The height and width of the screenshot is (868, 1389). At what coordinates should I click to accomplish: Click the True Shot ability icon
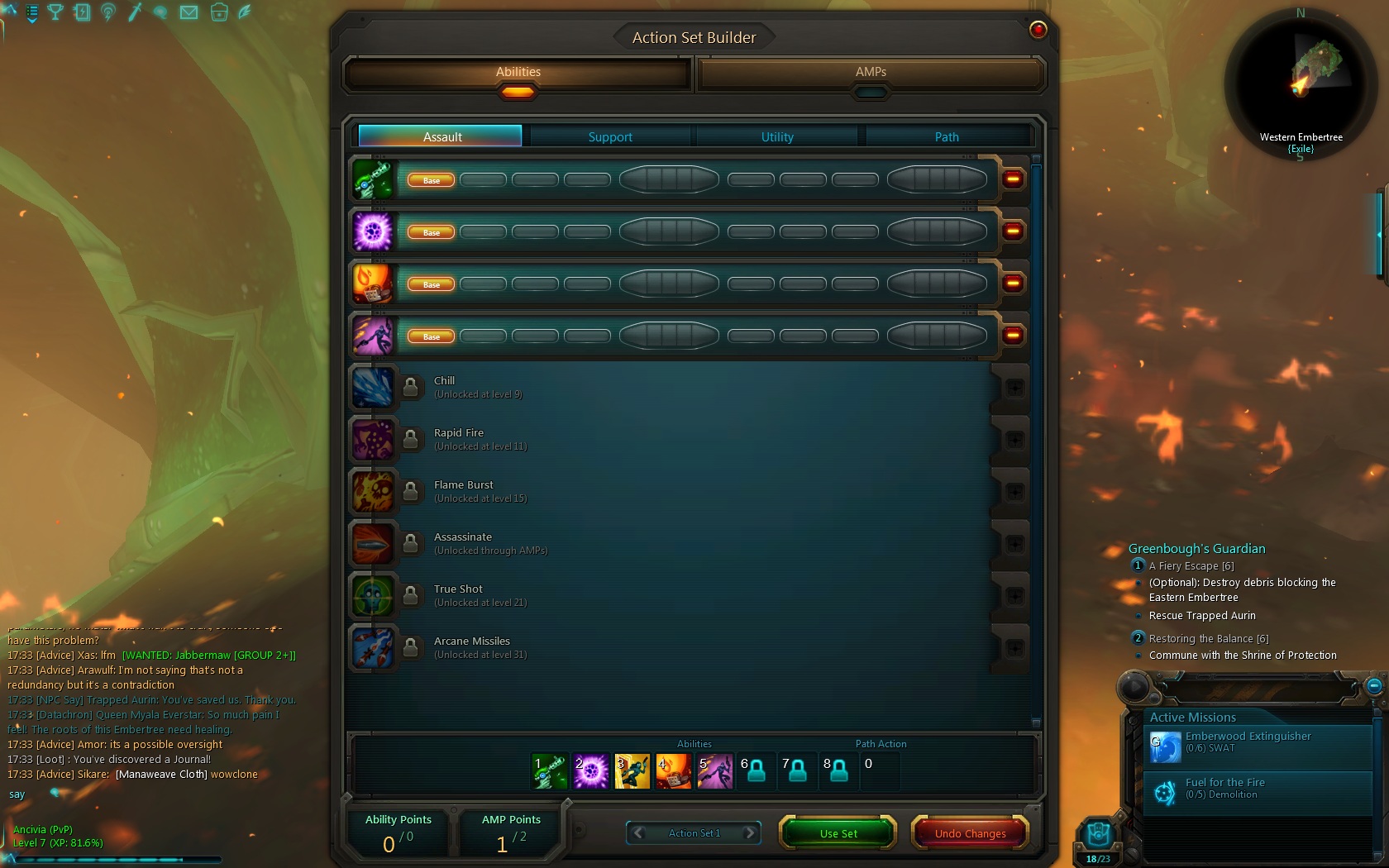coord(374,596)
